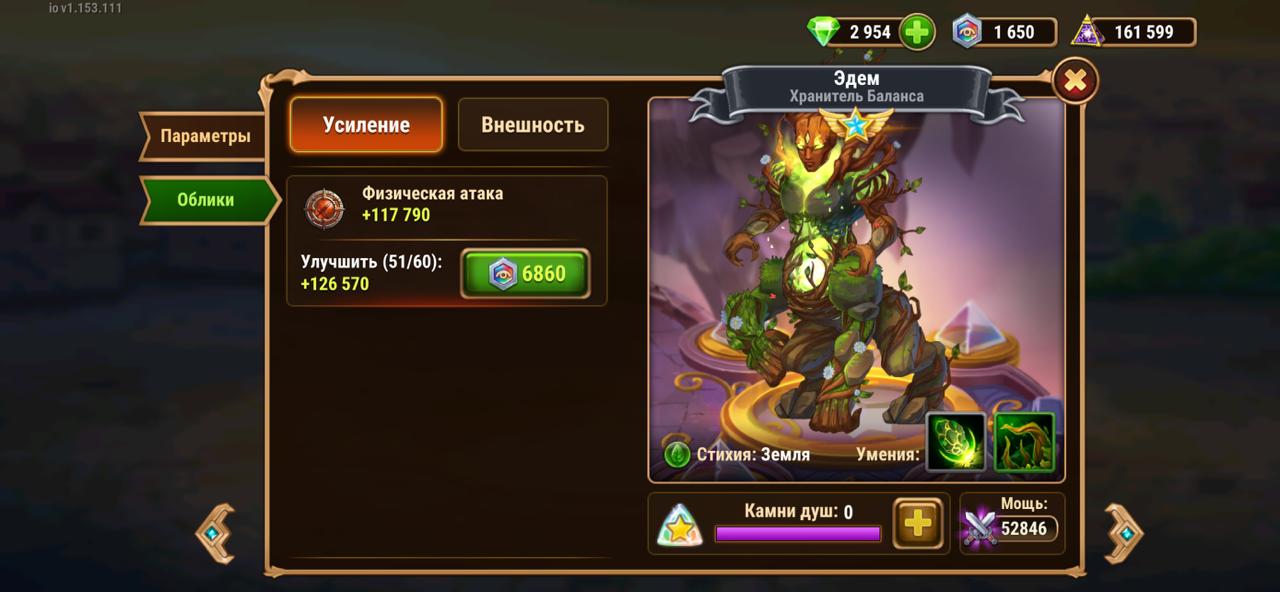This screenshot has height=592, width=1280.
Task: Switch to the Внешность section
Action: pyautogui.click(x=532, y=125)
